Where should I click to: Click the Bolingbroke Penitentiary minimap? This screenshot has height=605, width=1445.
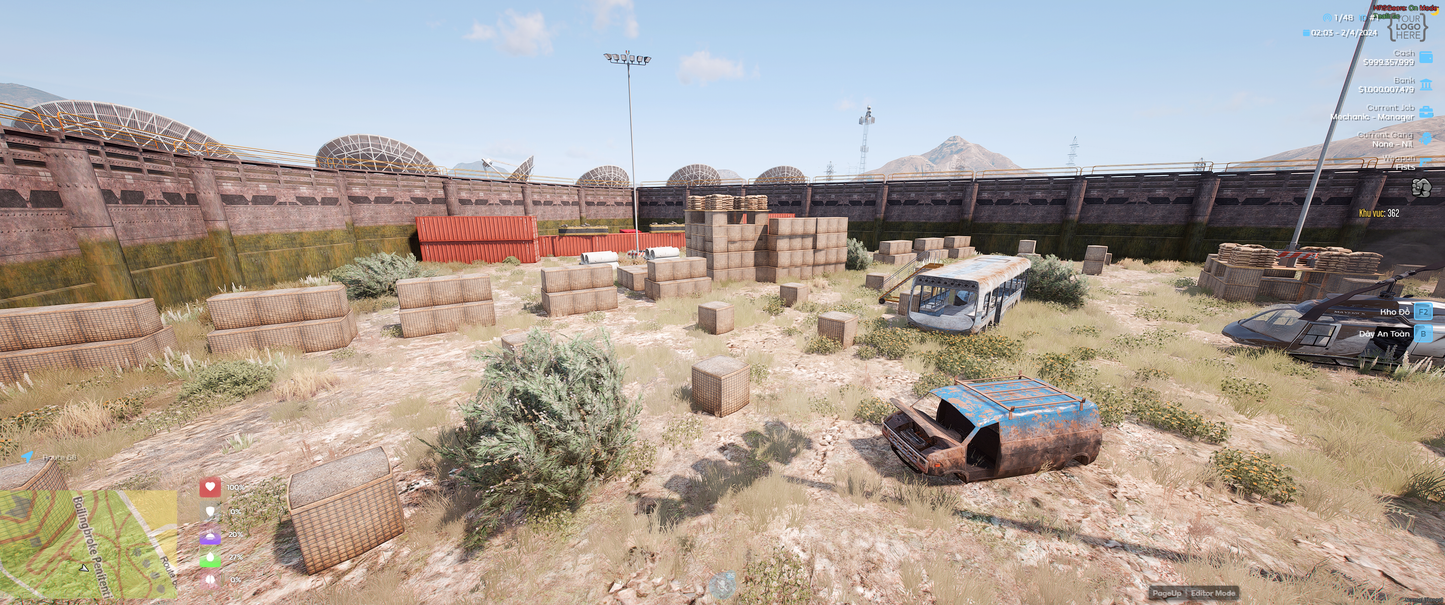coord(88,543)
